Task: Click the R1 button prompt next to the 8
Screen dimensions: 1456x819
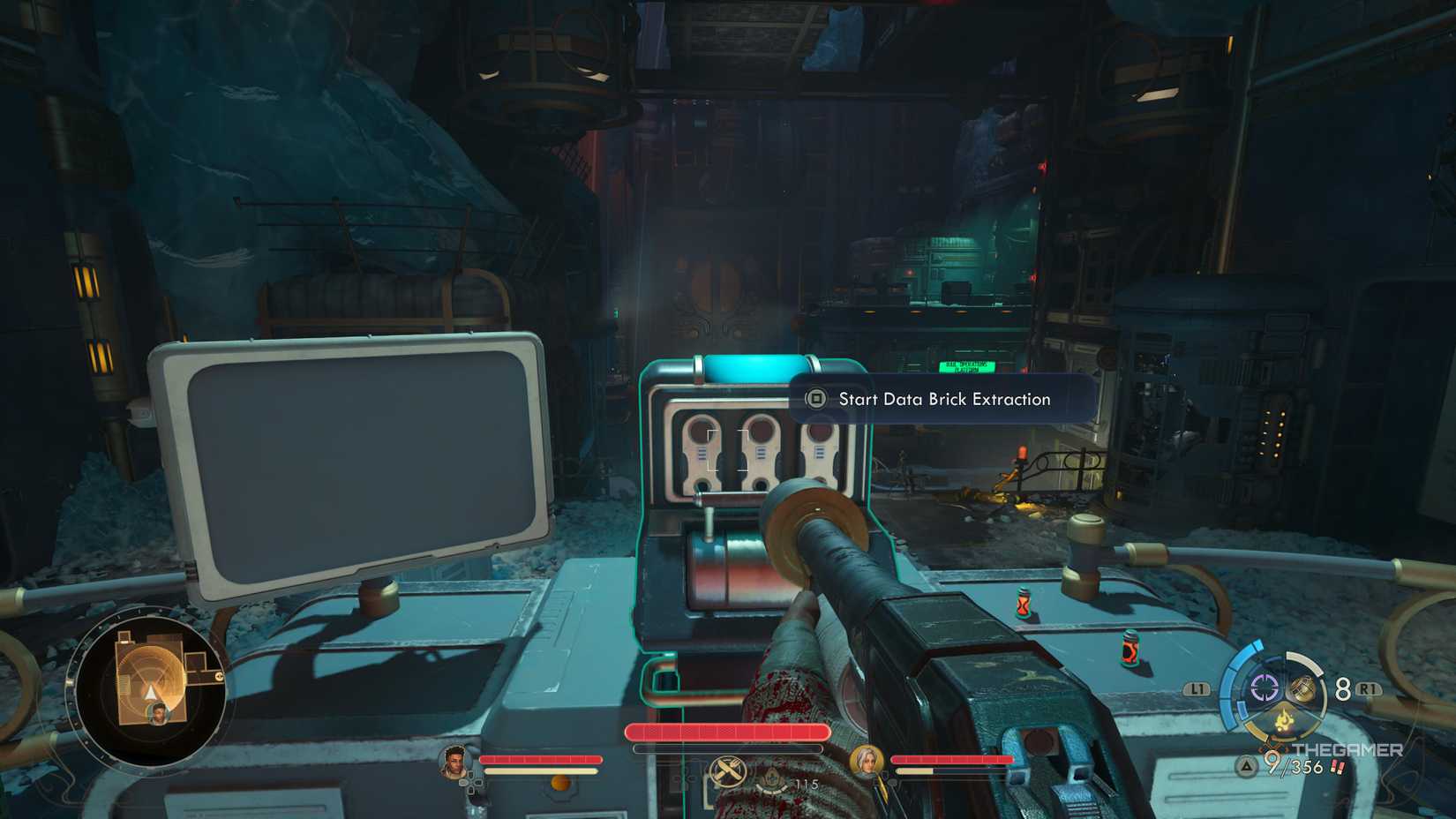Action: [1367, 689]
